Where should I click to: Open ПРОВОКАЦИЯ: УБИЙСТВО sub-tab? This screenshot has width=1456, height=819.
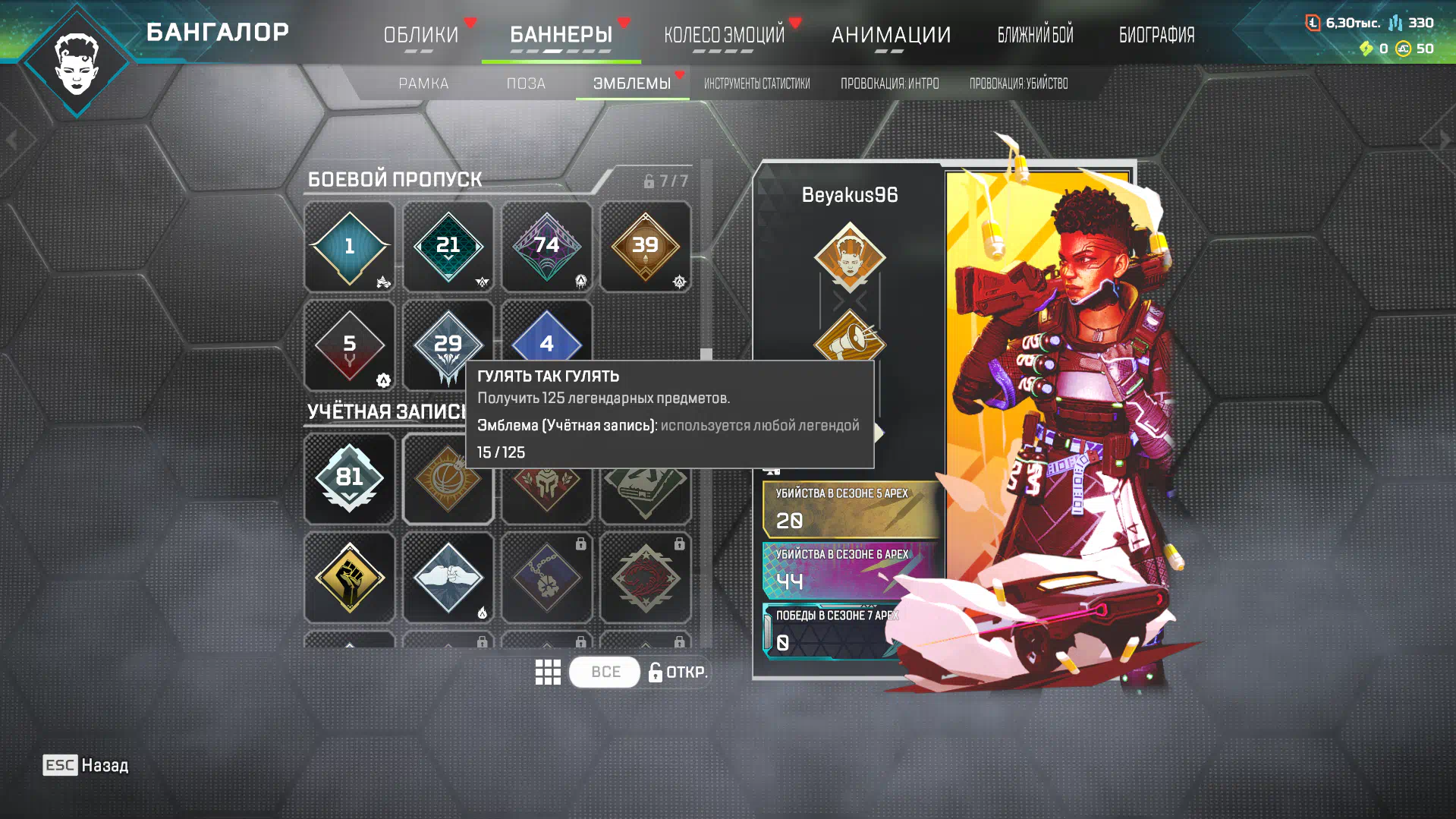pyautogui.click(x=1018, y=83)
